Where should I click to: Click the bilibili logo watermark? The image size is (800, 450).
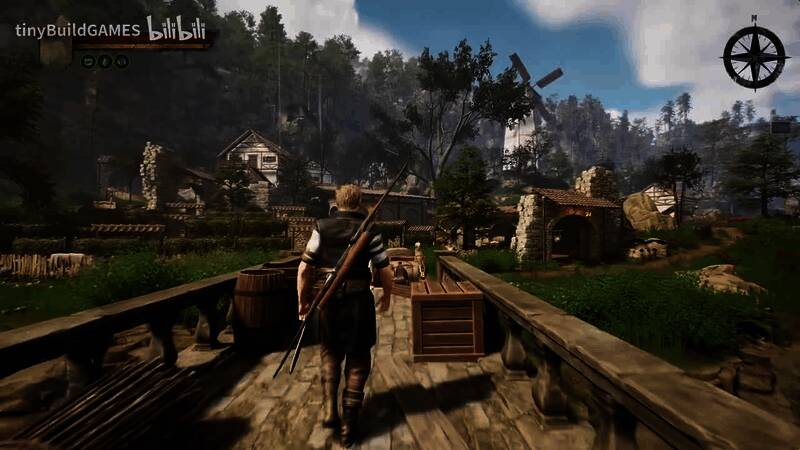point(178,30)
